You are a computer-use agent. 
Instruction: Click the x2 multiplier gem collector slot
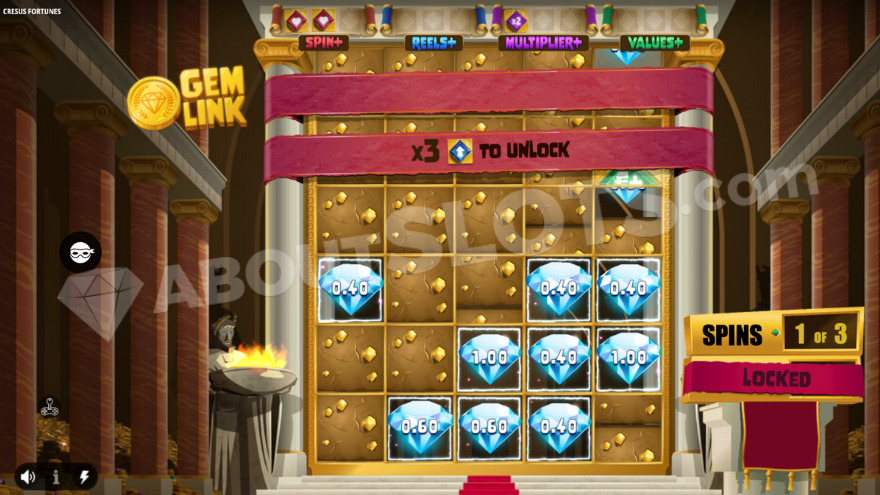tap(516, 20)
